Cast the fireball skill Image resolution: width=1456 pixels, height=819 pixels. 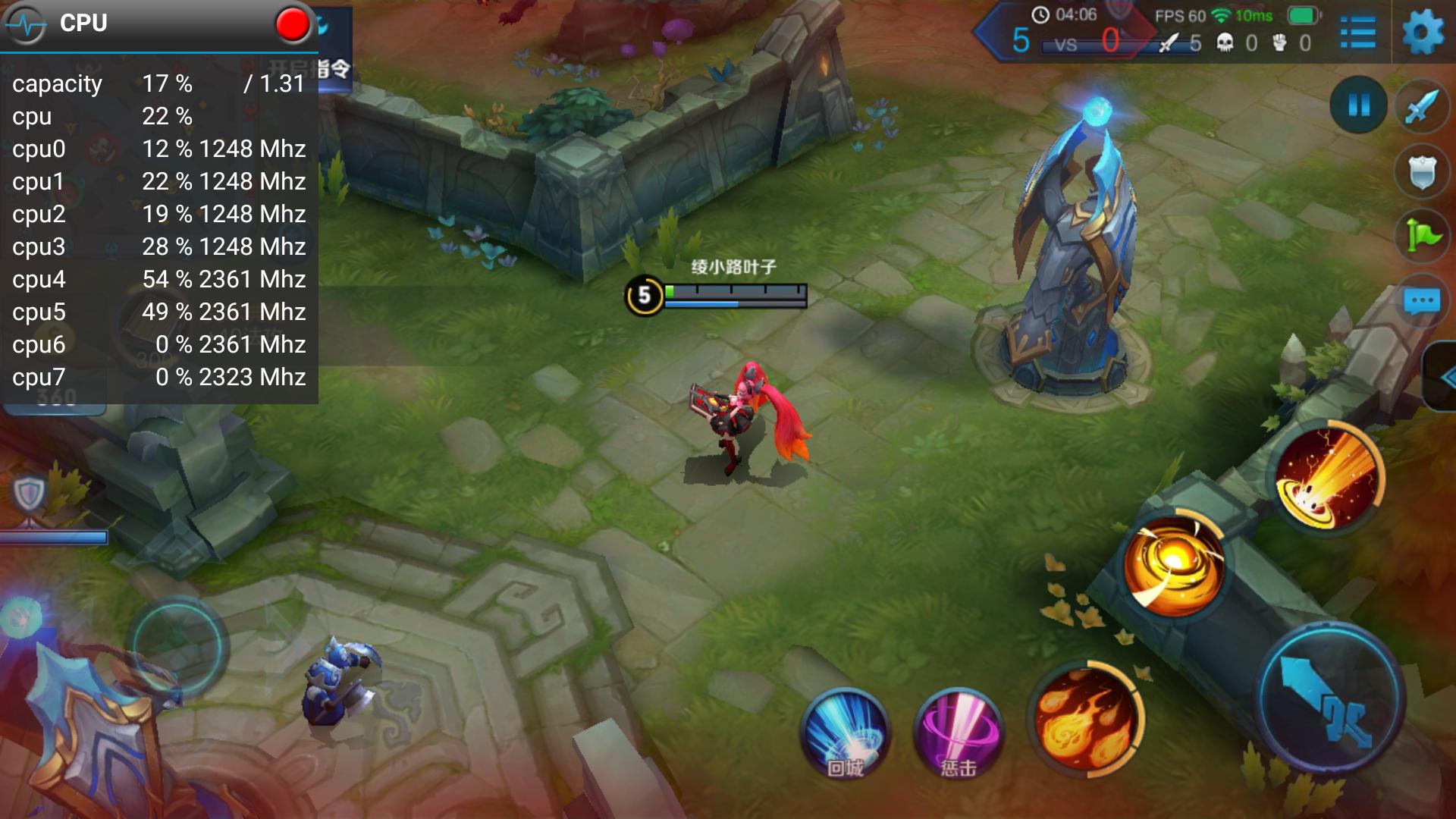[x=1086, y=717]
